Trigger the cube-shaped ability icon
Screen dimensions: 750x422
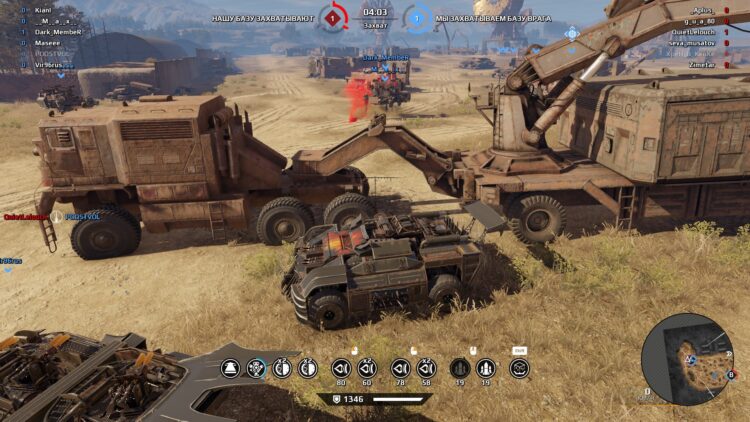coord(519,368)
